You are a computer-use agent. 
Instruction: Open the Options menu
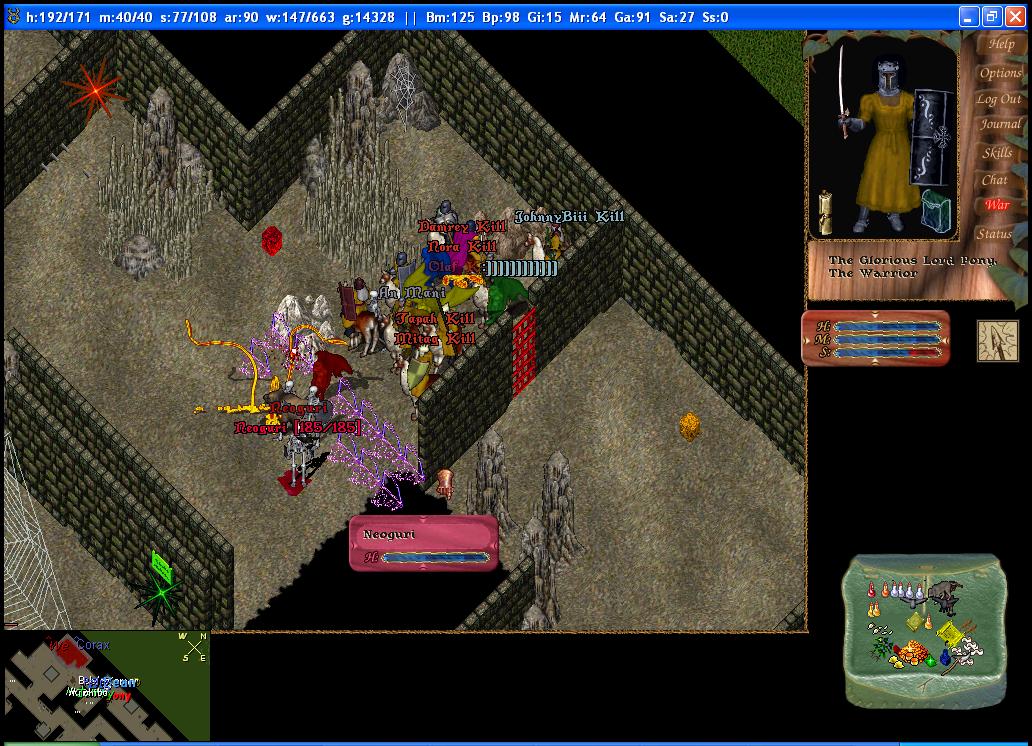coord(1000,73)
